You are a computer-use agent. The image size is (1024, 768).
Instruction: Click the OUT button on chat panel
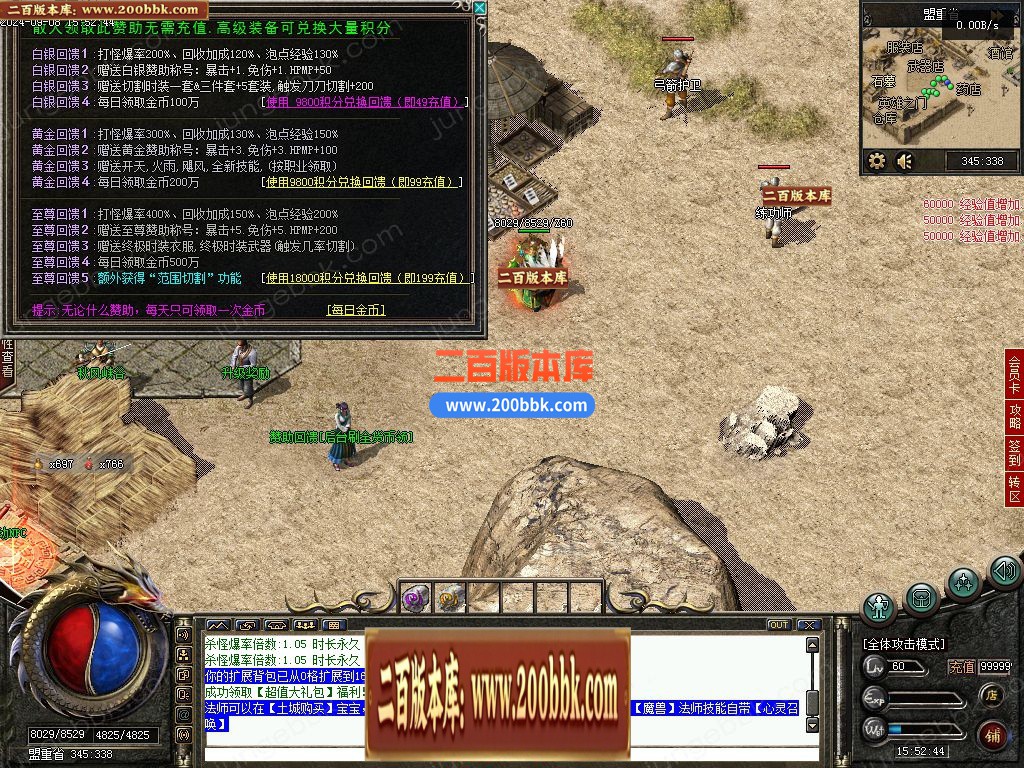tap(778, 625)
